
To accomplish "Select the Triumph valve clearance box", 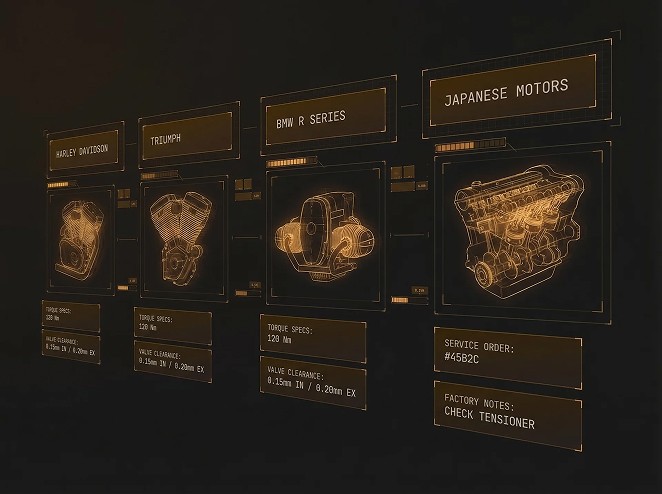I will click(x=172, y=362).
